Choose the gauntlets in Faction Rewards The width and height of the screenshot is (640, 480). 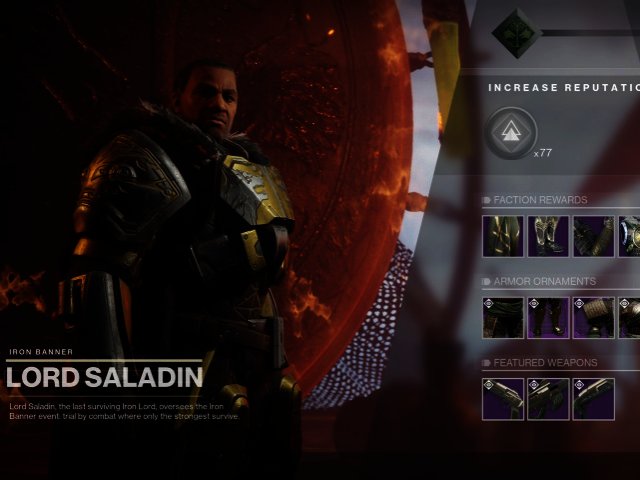(x=592, y=236)
